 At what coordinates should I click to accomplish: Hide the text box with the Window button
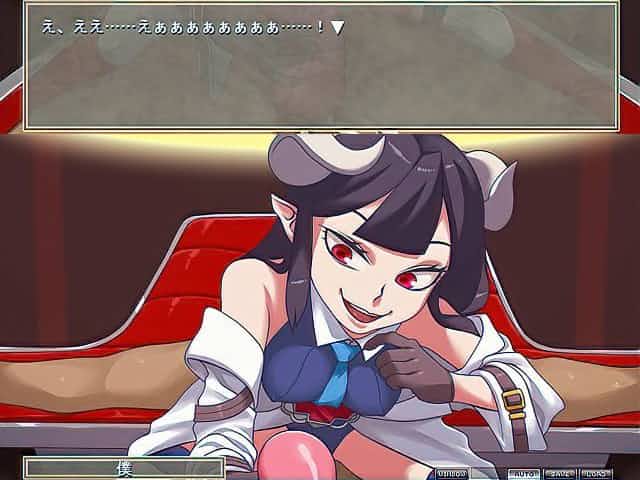[x=452, y=473]
